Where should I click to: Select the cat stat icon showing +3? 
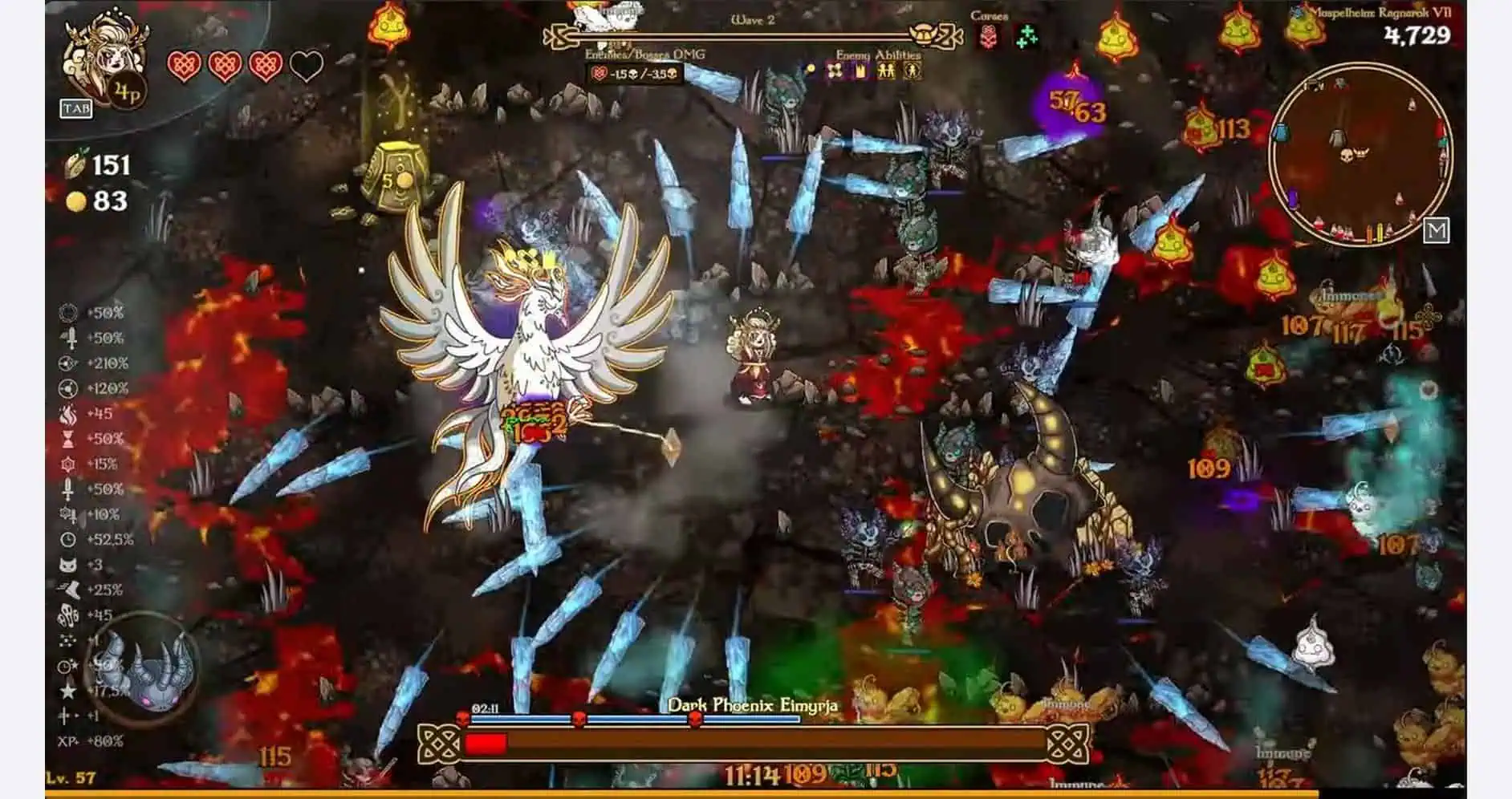tap(67, 566)
